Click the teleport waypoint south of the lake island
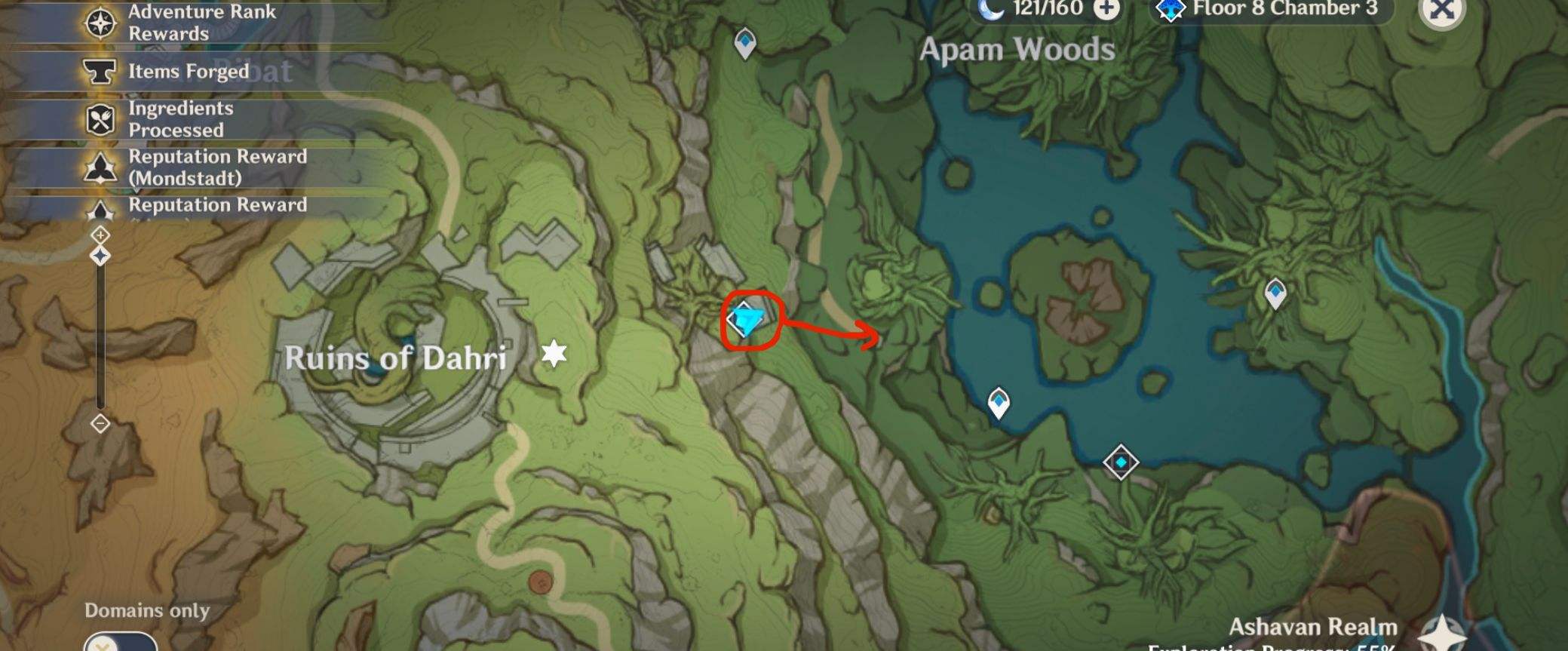 [999, 401]
